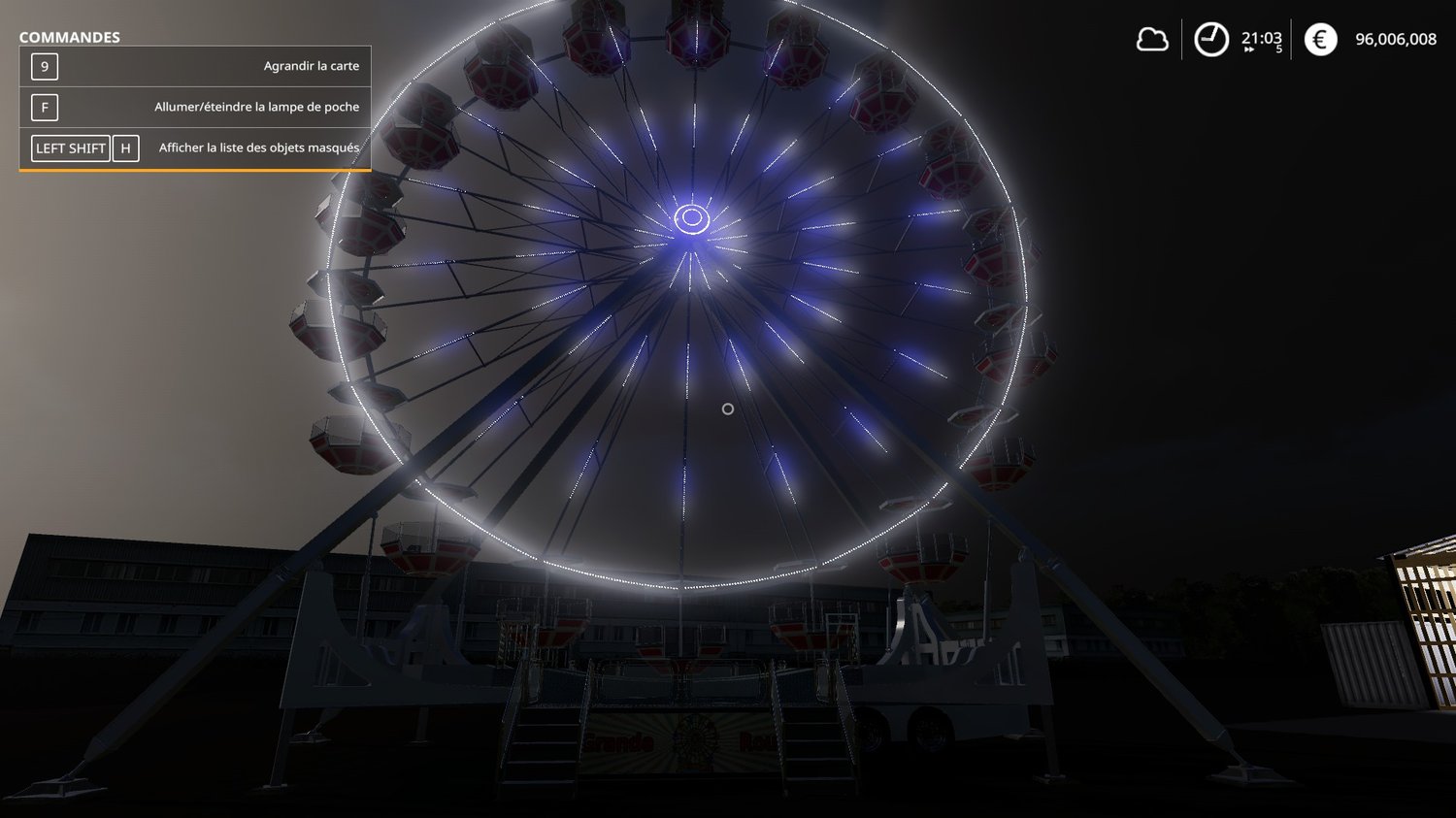Open the euro money icon

(1320, 40)
